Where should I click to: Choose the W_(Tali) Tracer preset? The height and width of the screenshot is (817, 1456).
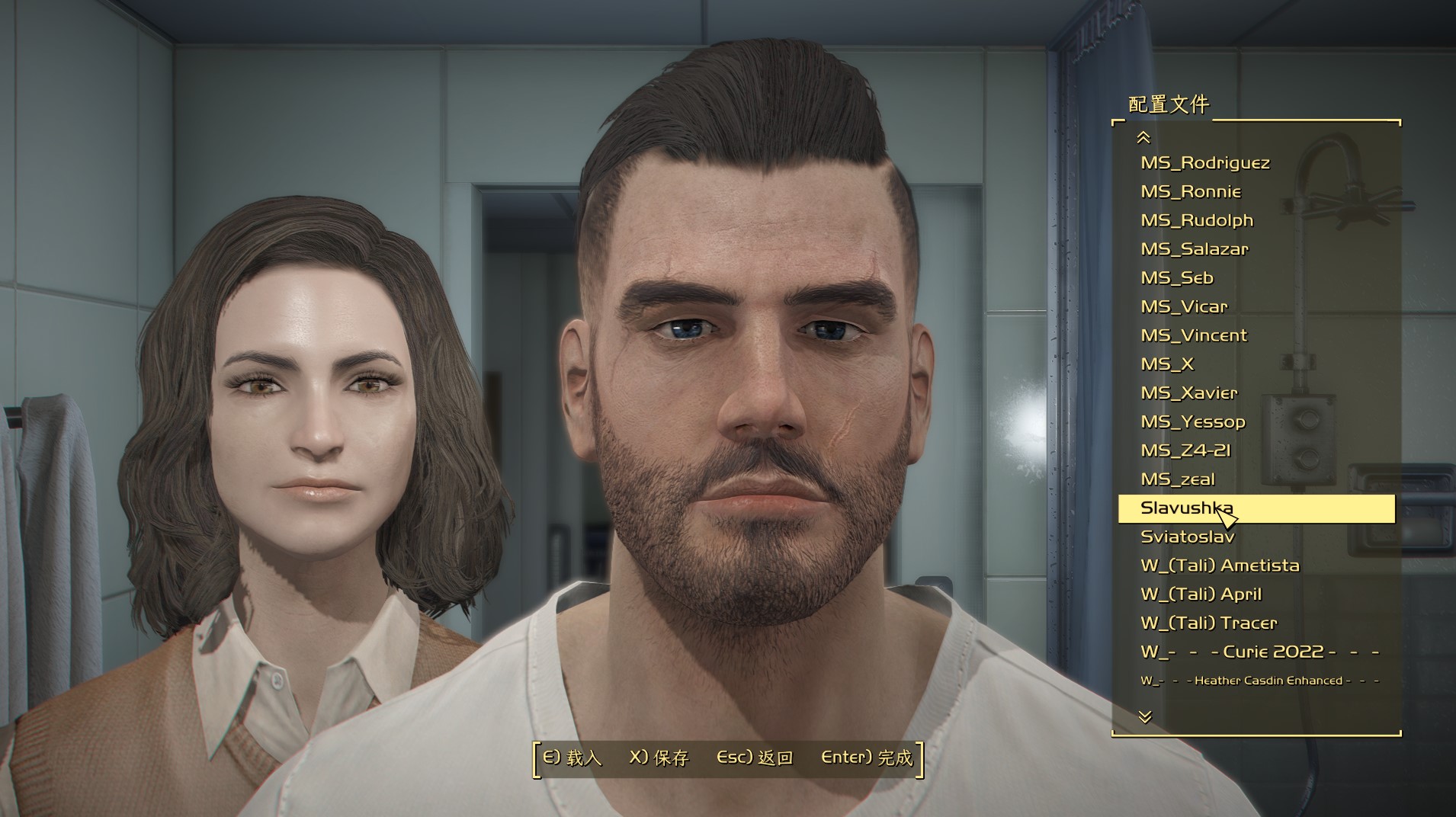[x=1208, y=623]
